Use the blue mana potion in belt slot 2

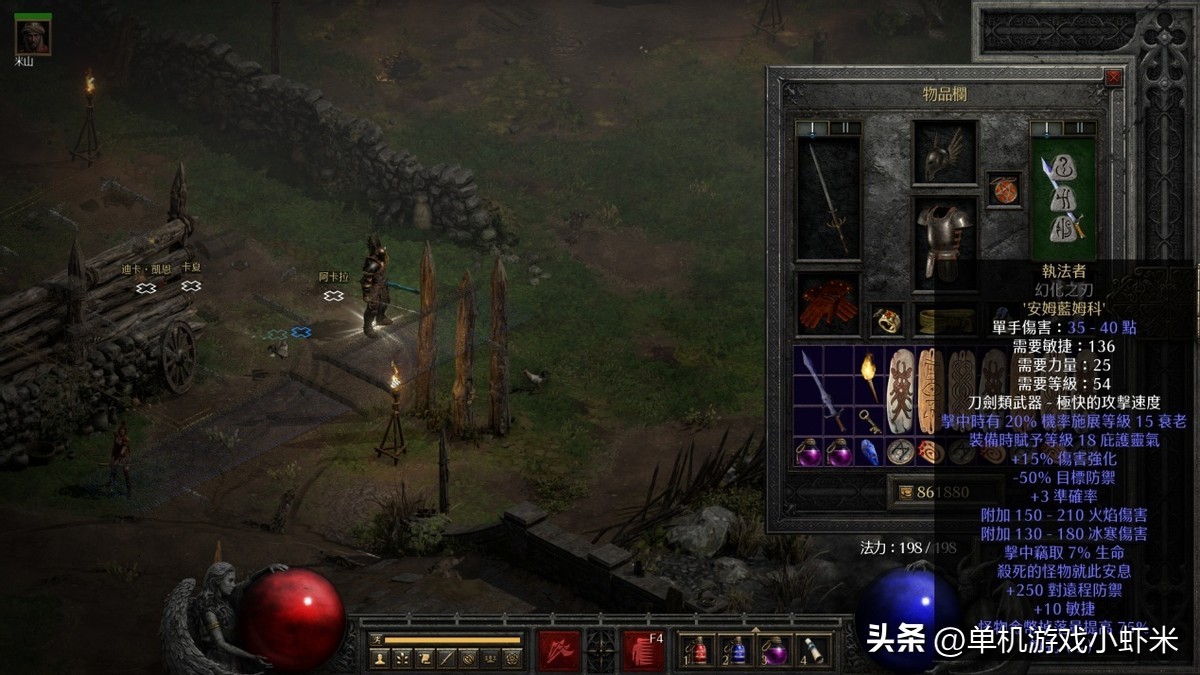click(737, 651)
